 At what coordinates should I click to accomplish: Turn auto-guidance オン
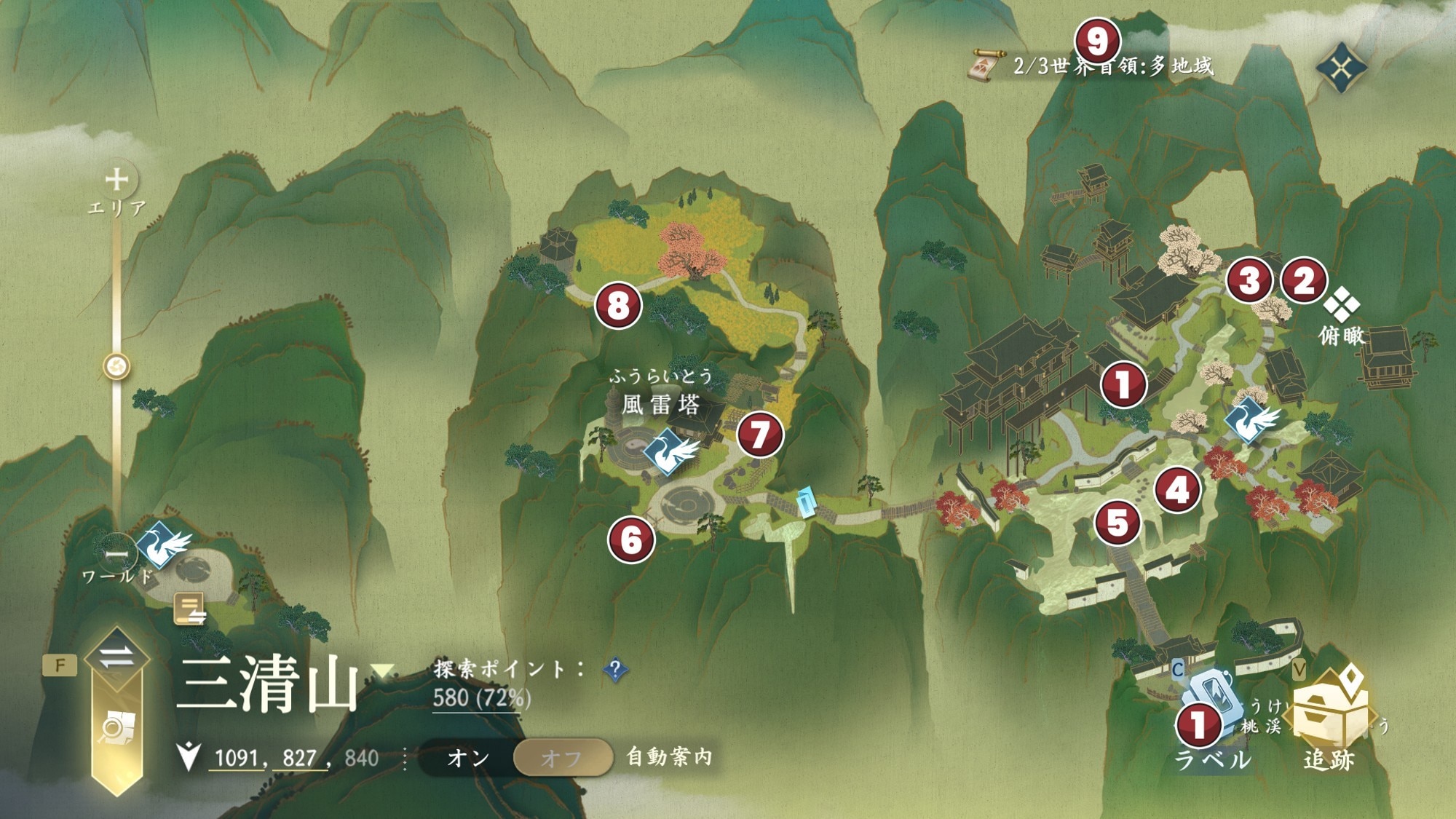tap(468, 758)
